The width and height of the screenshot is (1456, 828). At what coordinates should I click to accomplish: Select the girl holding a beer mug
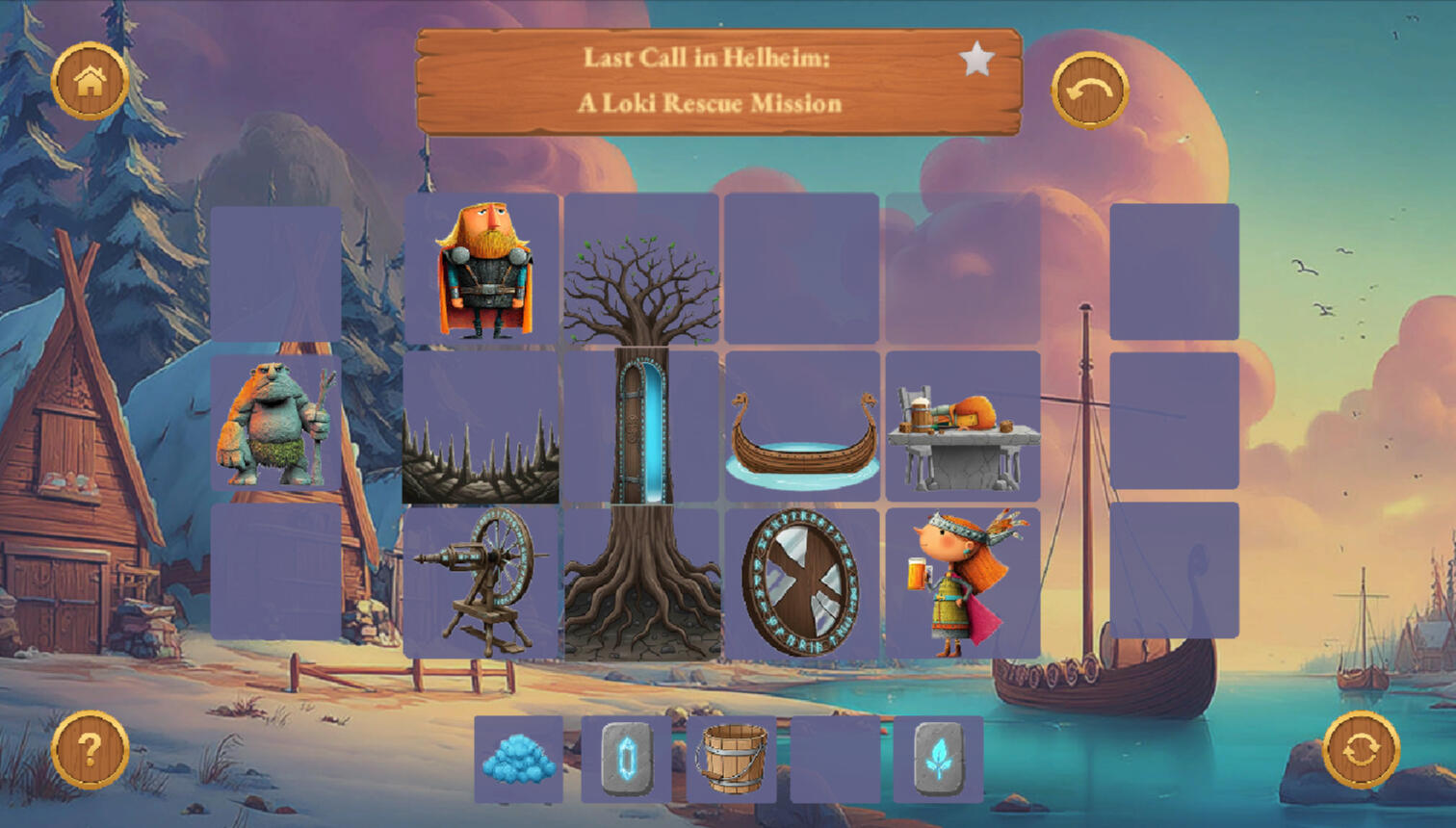pos(963,583)
